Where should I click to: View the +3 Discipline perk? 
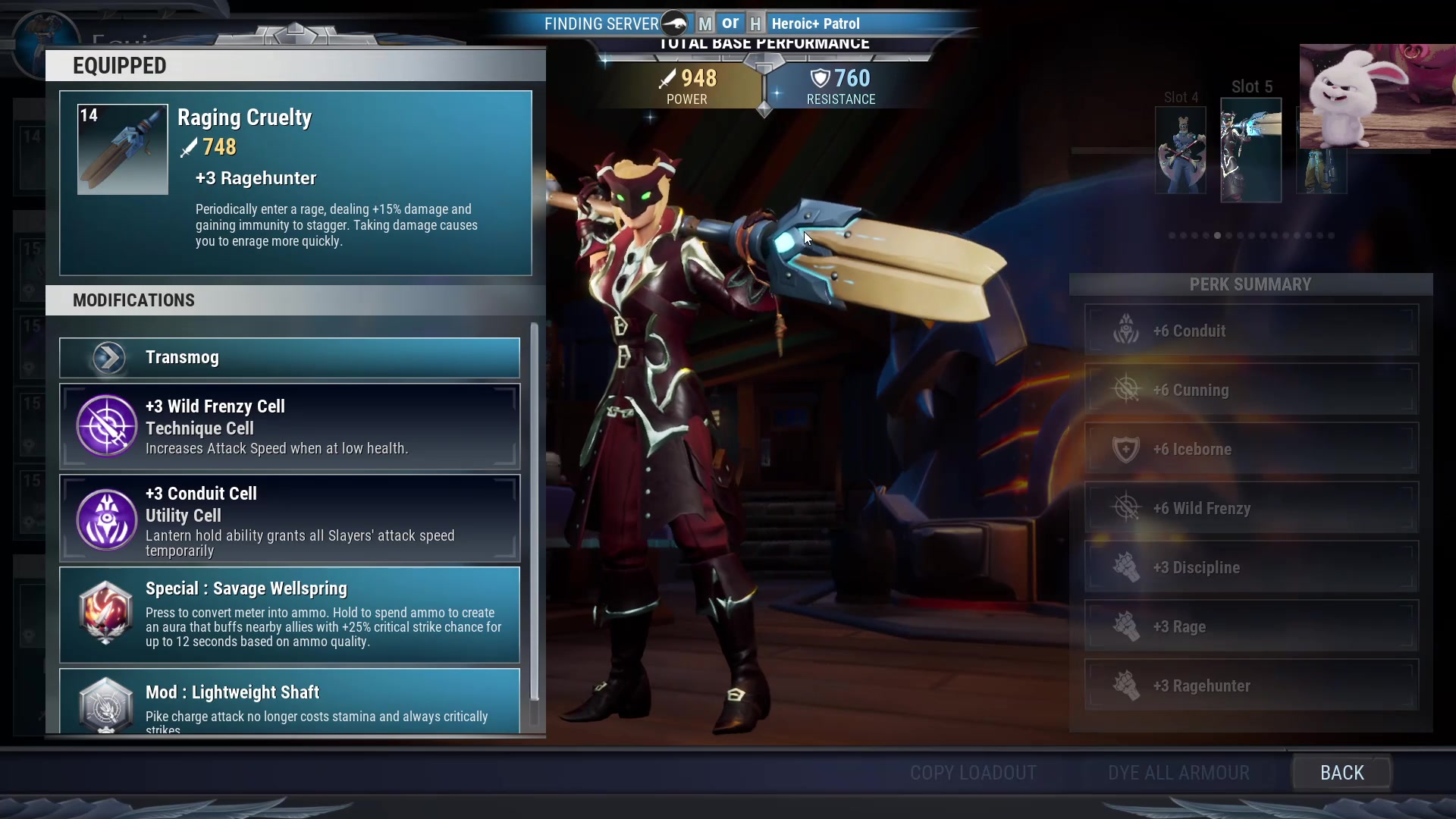click(1251, 567)
